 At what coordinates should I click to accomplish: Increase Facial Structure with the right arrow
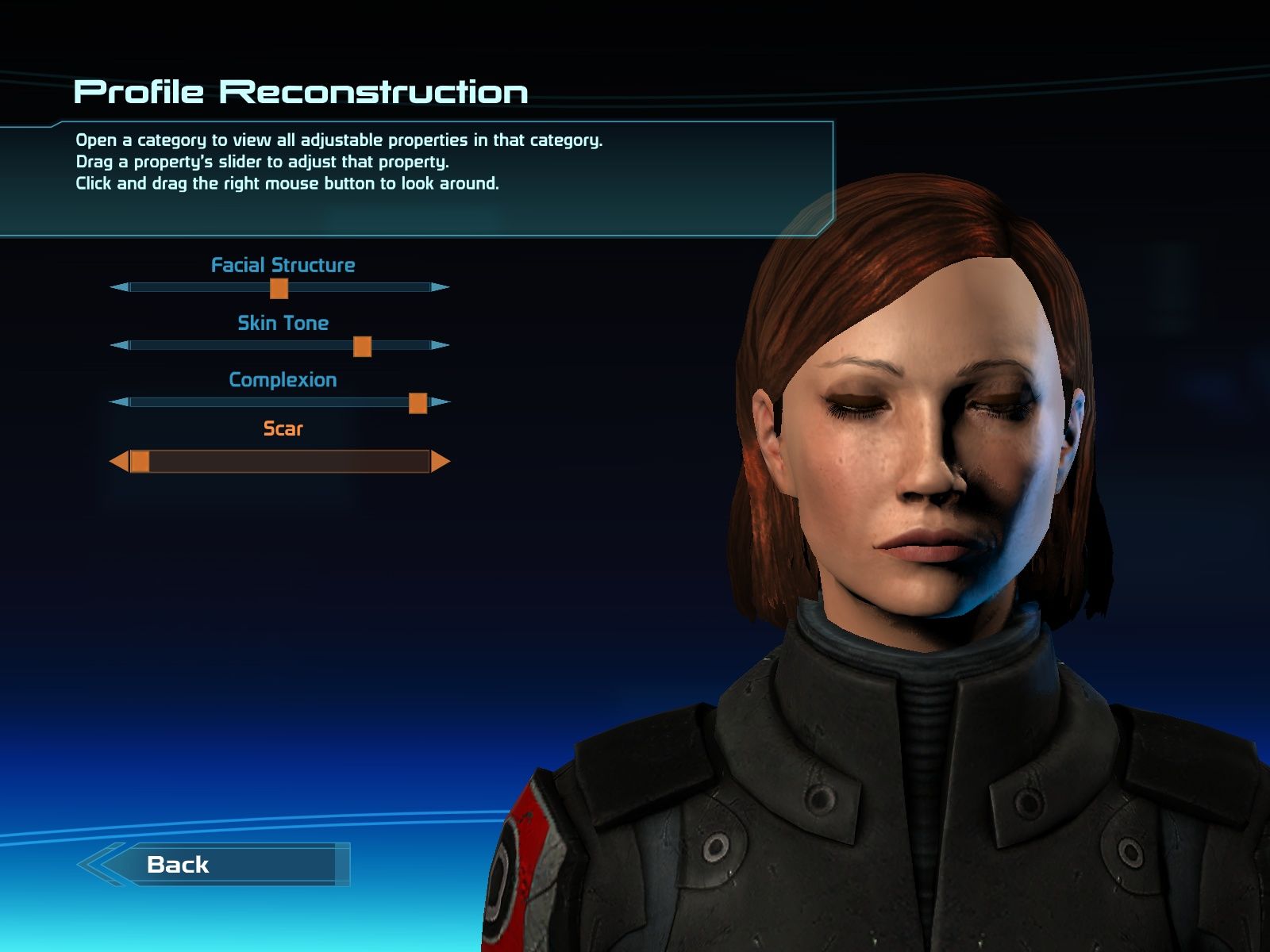point(441,287)
